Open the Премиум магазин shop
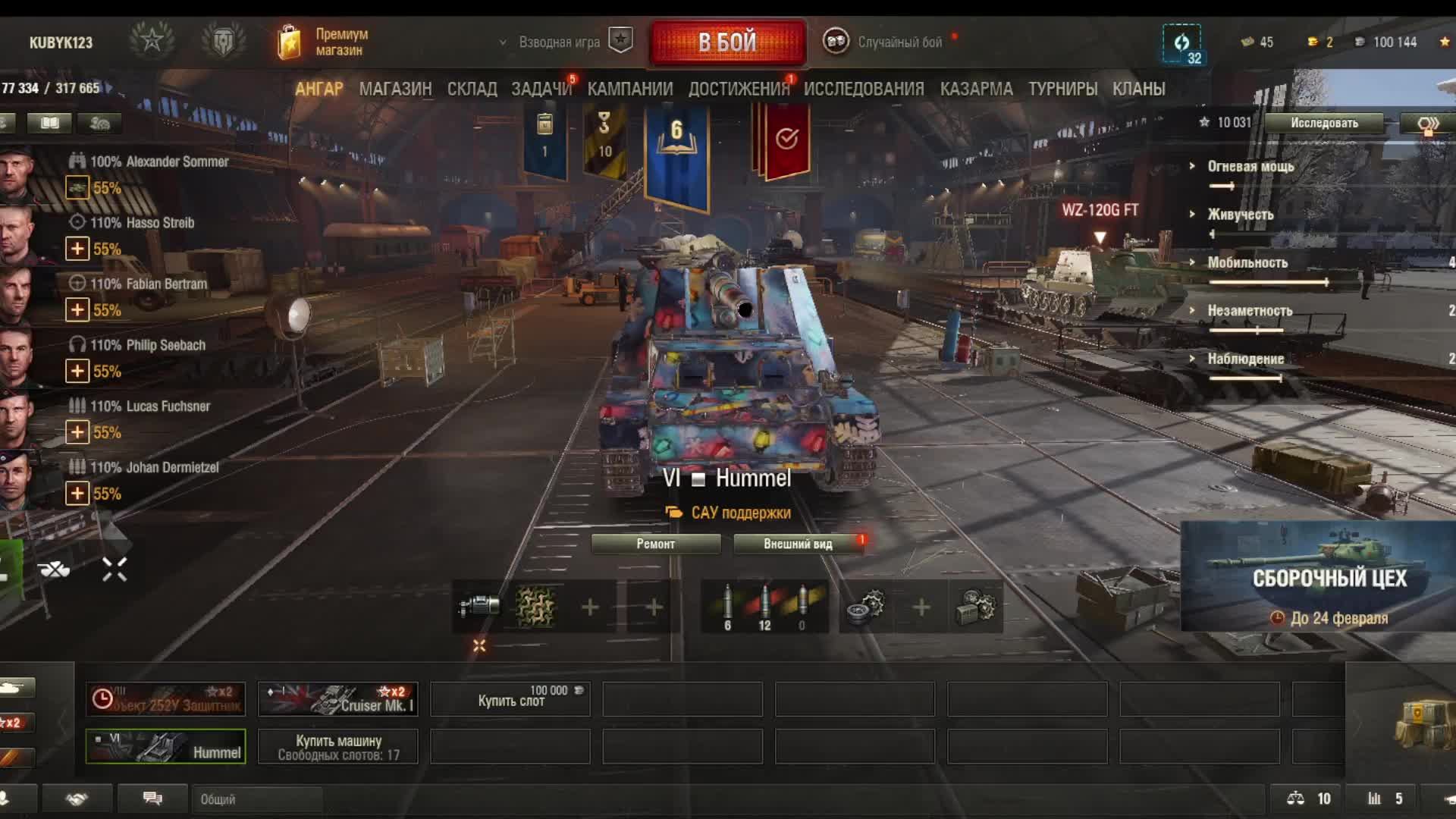Viewport: 1456px width, 819px height. 325,42
